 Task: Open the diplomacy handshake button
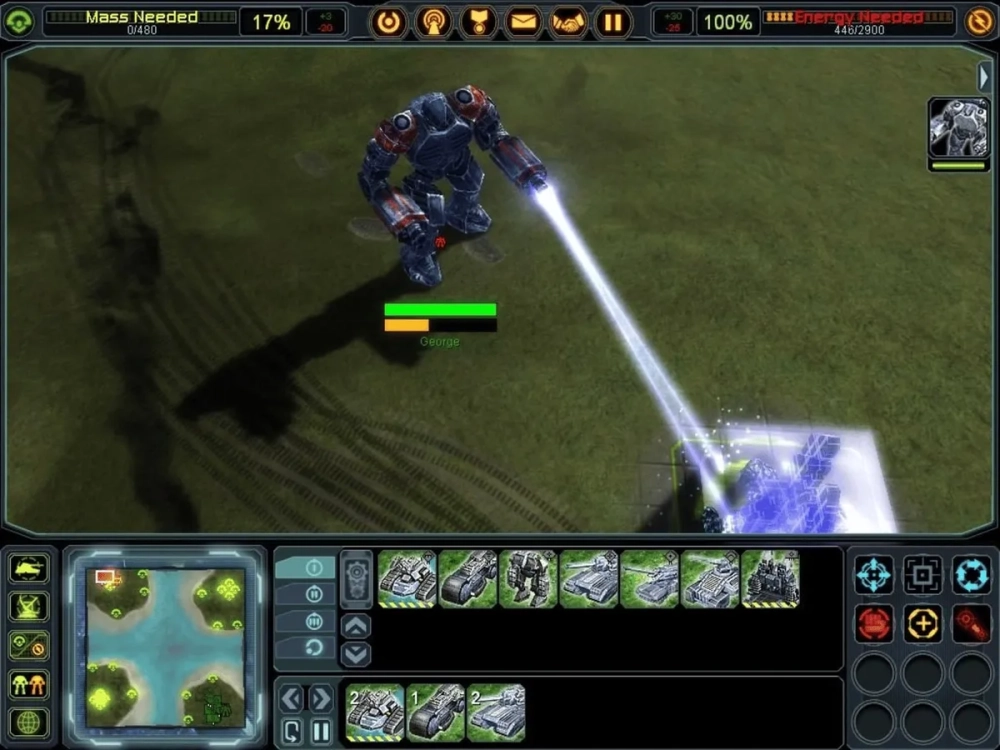point(569,21)
